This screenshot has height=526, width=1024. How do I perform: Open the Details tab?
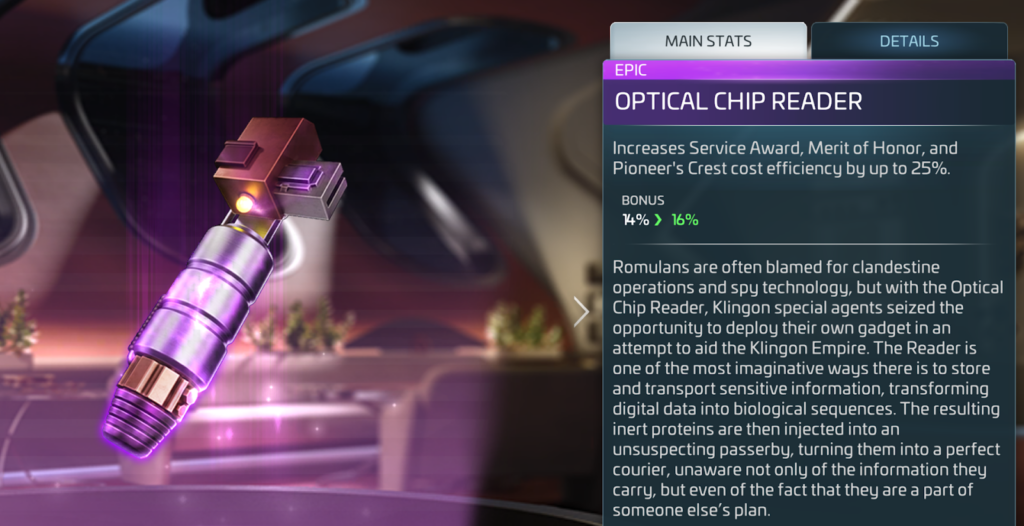908,42
